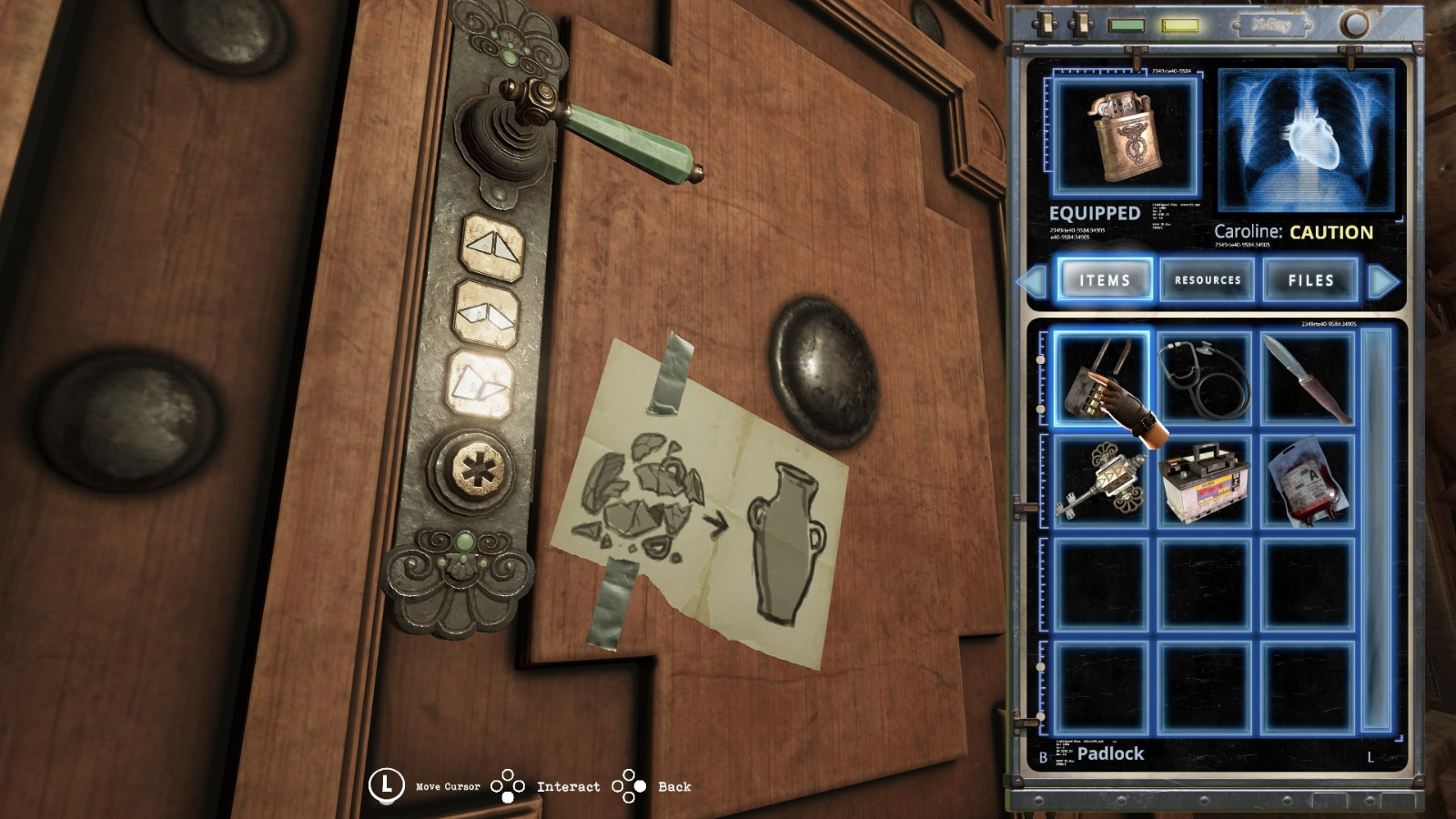Switch to the RESOURCES tab
The width and height of the screenshot is (1456, 819).
[1208, 280]
